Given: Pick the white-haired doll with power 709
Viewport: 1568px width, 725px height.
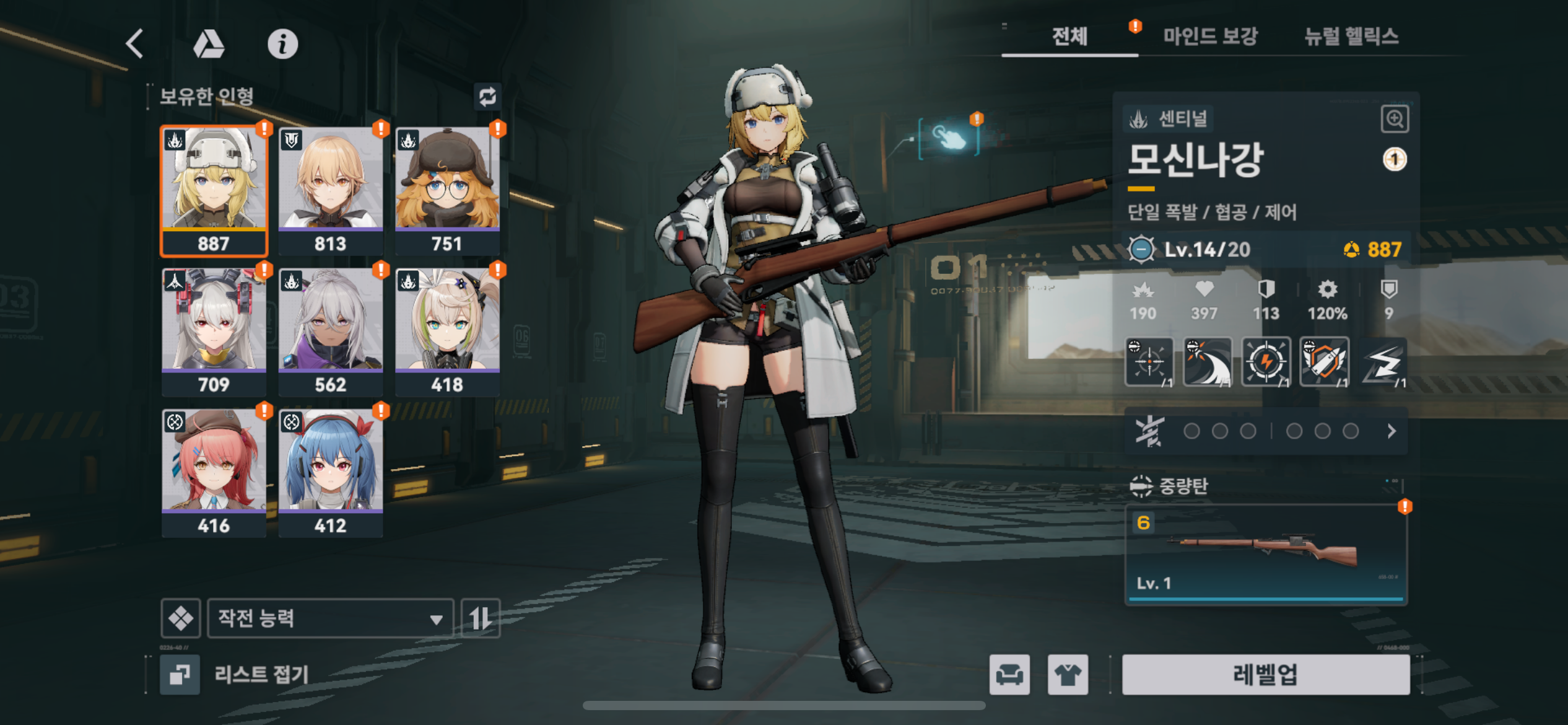Looking at the screenshot, I should click(214, 332).
